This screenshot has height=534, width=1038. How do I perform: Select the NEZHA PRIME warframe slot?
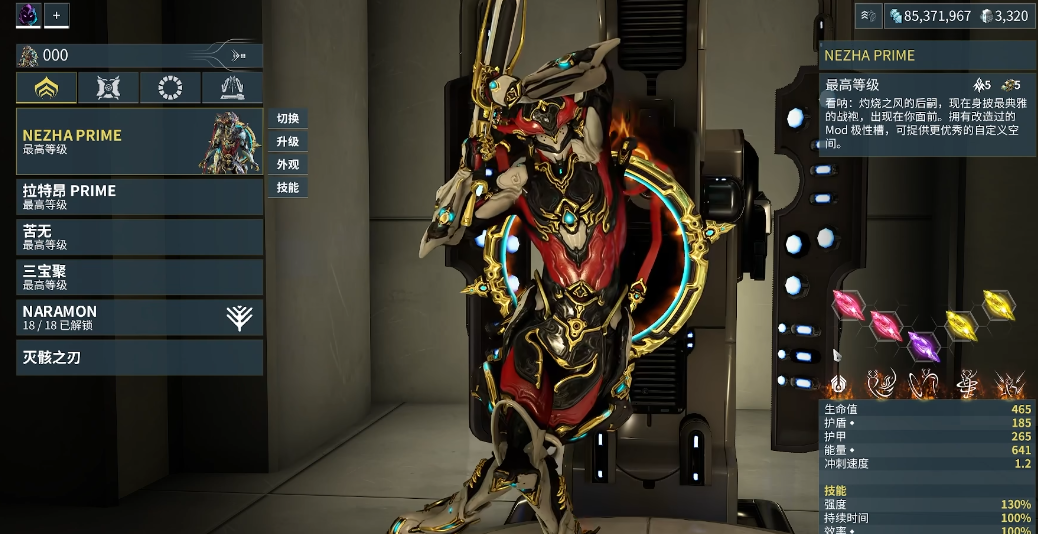pos(140,141)
